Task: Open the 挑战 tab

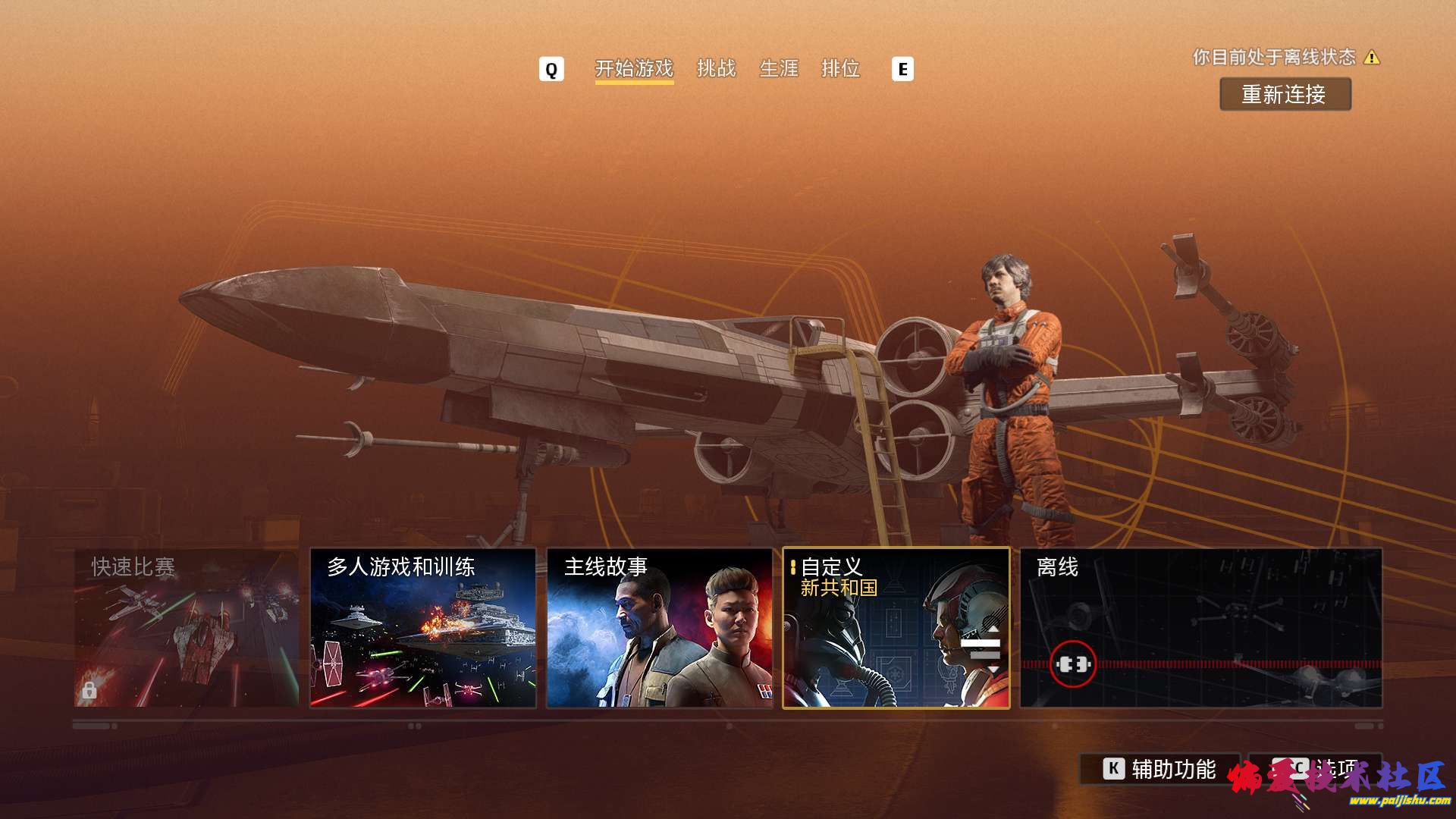Action: click(x=716, y=69)
